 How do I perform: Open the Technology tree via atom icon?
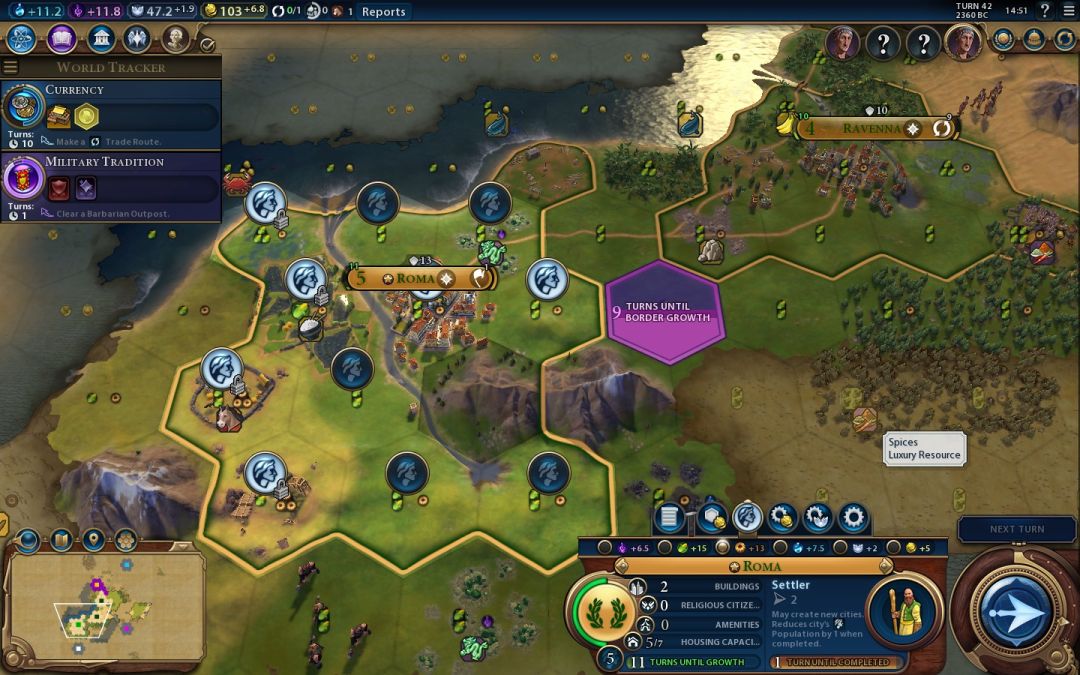pyautogui.click(x=22, y=40)
